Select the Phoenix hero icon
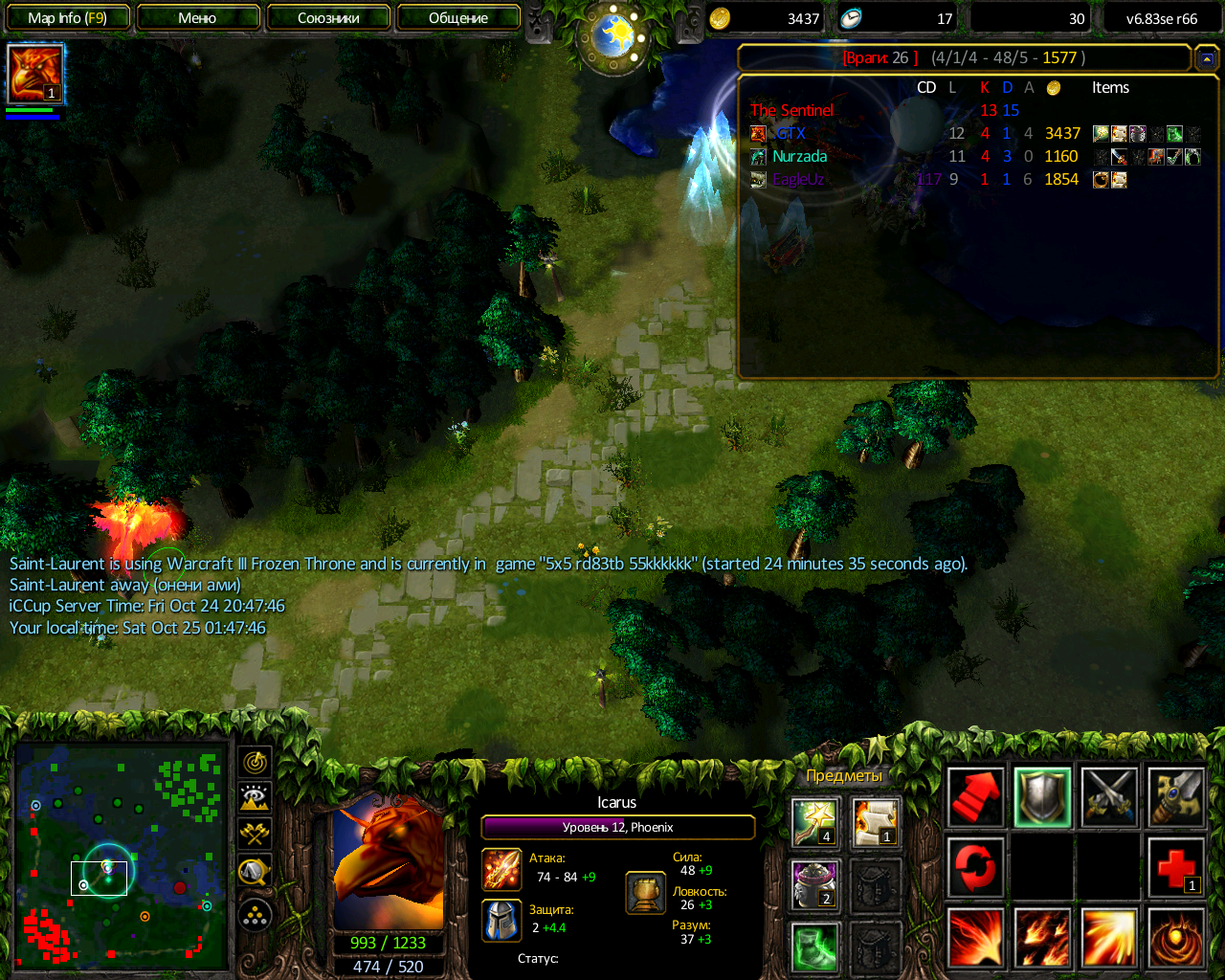Image resolution: width=1225 pixels, height=980 pixels. pyautogui.click(x=35, y=73)
